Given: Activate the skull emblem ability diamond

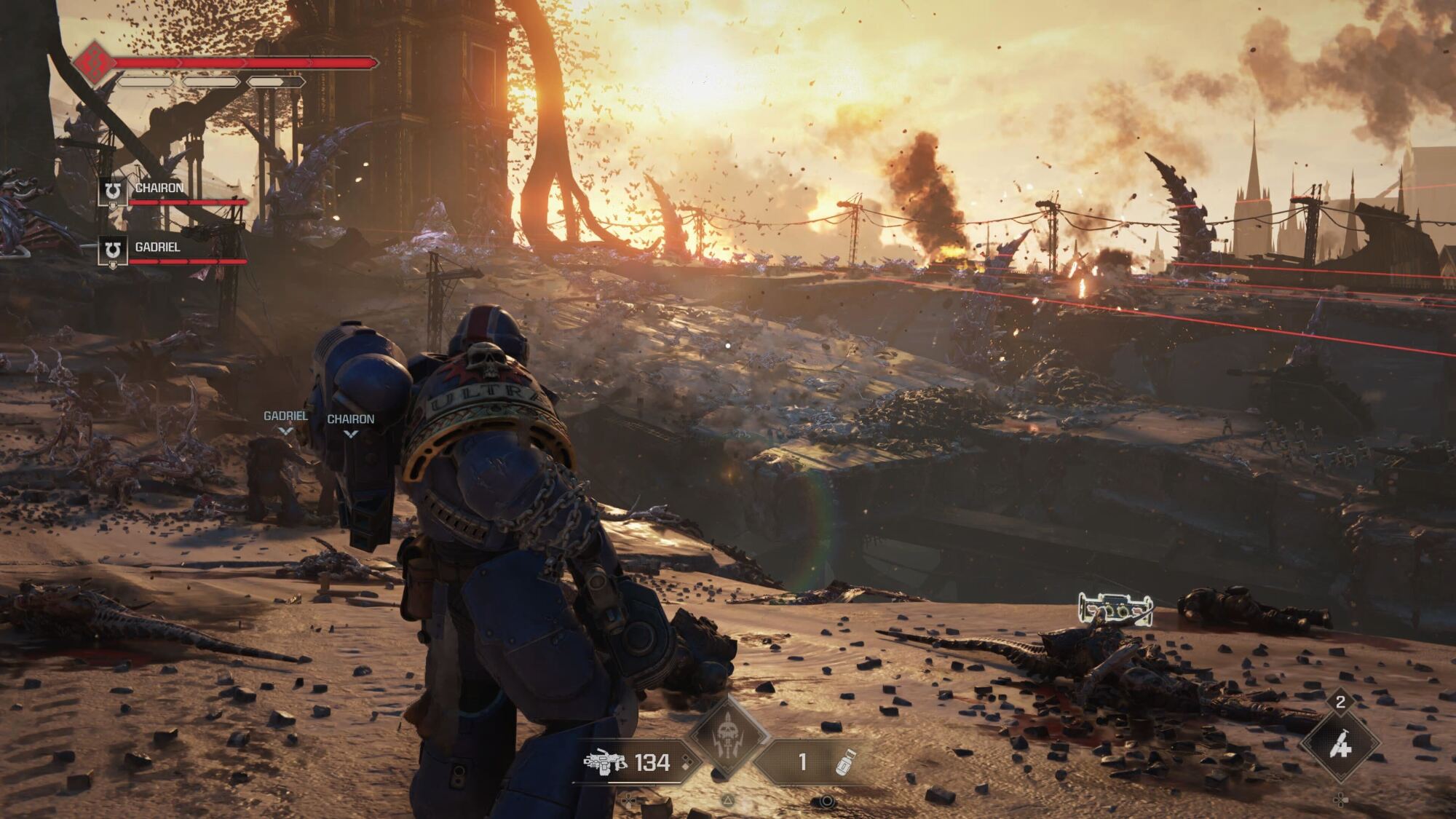Looking at the screenshot, I should [727, 737].
